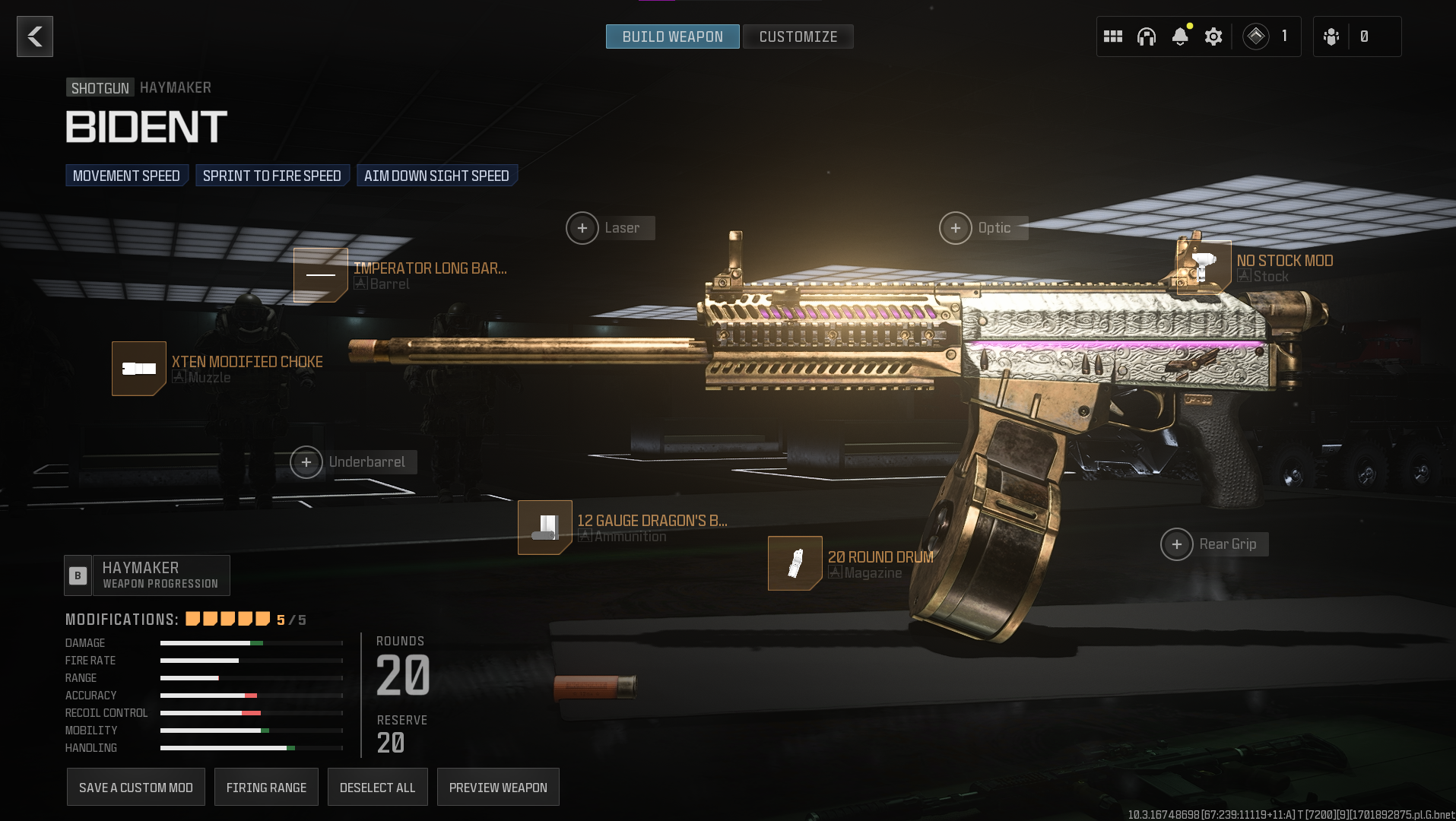Click Deselect All attachments
The image size is (1456, 821).
tap(378, 788)
